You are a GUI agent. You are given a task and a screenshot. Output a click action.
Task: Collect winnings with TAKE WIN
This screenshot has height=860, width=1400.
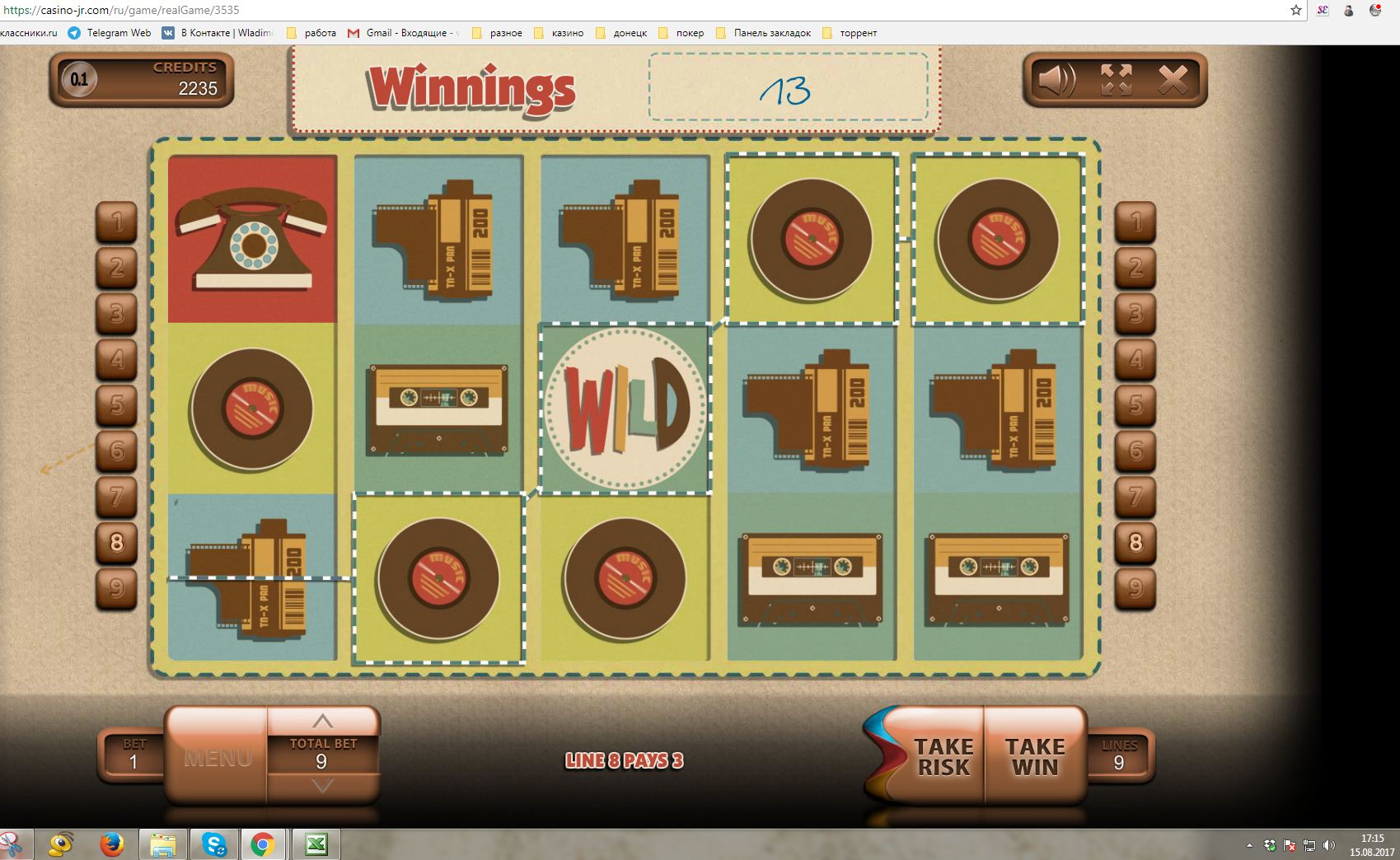(1034, 757)
